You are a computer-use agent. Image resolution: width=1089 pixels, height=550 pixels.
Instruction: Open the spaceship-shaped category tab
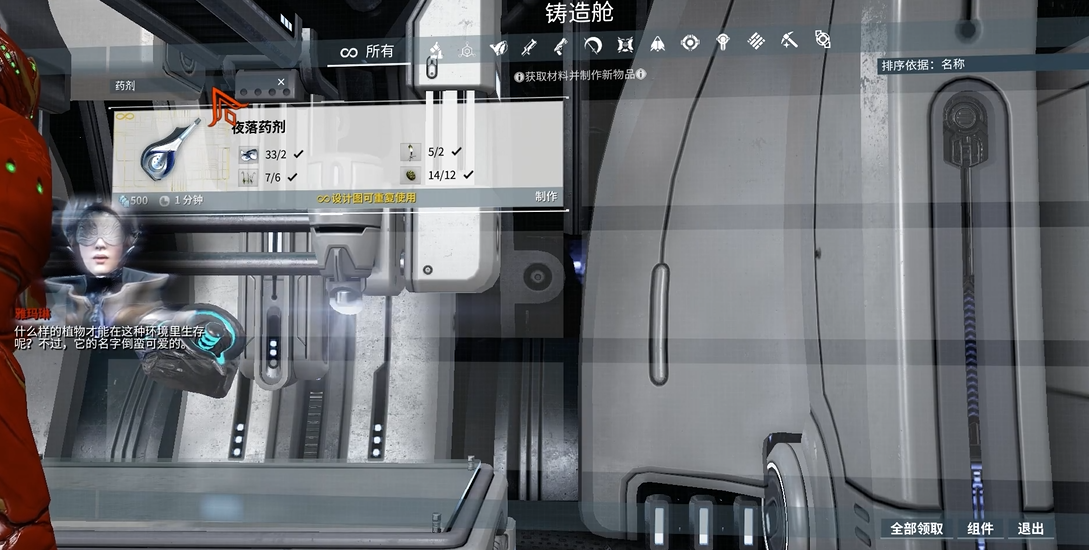click(x=657, y=44)
